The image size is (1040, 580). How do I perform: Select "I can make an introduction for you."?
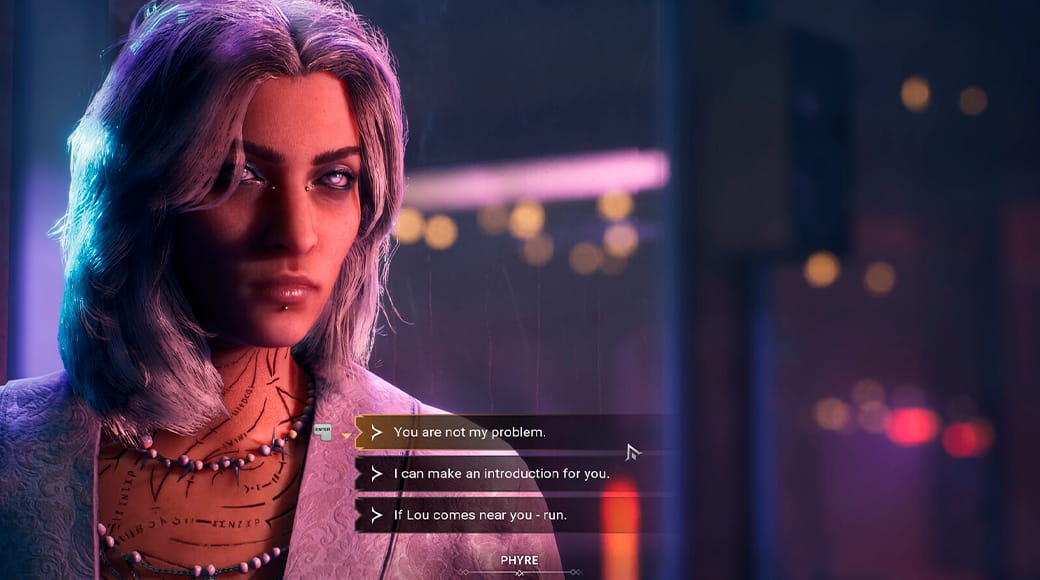tap(501, 474)
